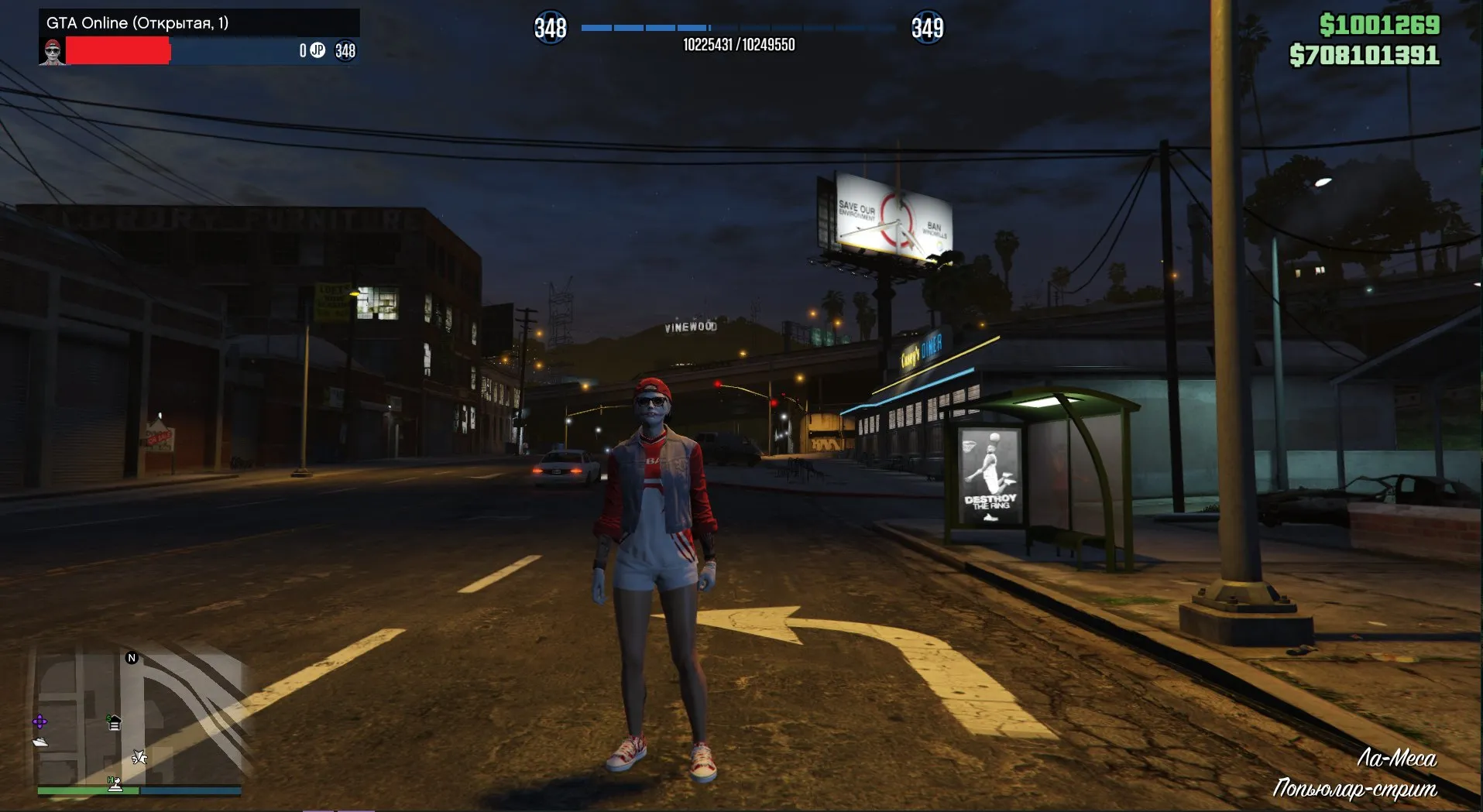The height and width of the screenshot is (812, 1483).
Task: Click the left rank 348 badge
Action: coord(551,28)
